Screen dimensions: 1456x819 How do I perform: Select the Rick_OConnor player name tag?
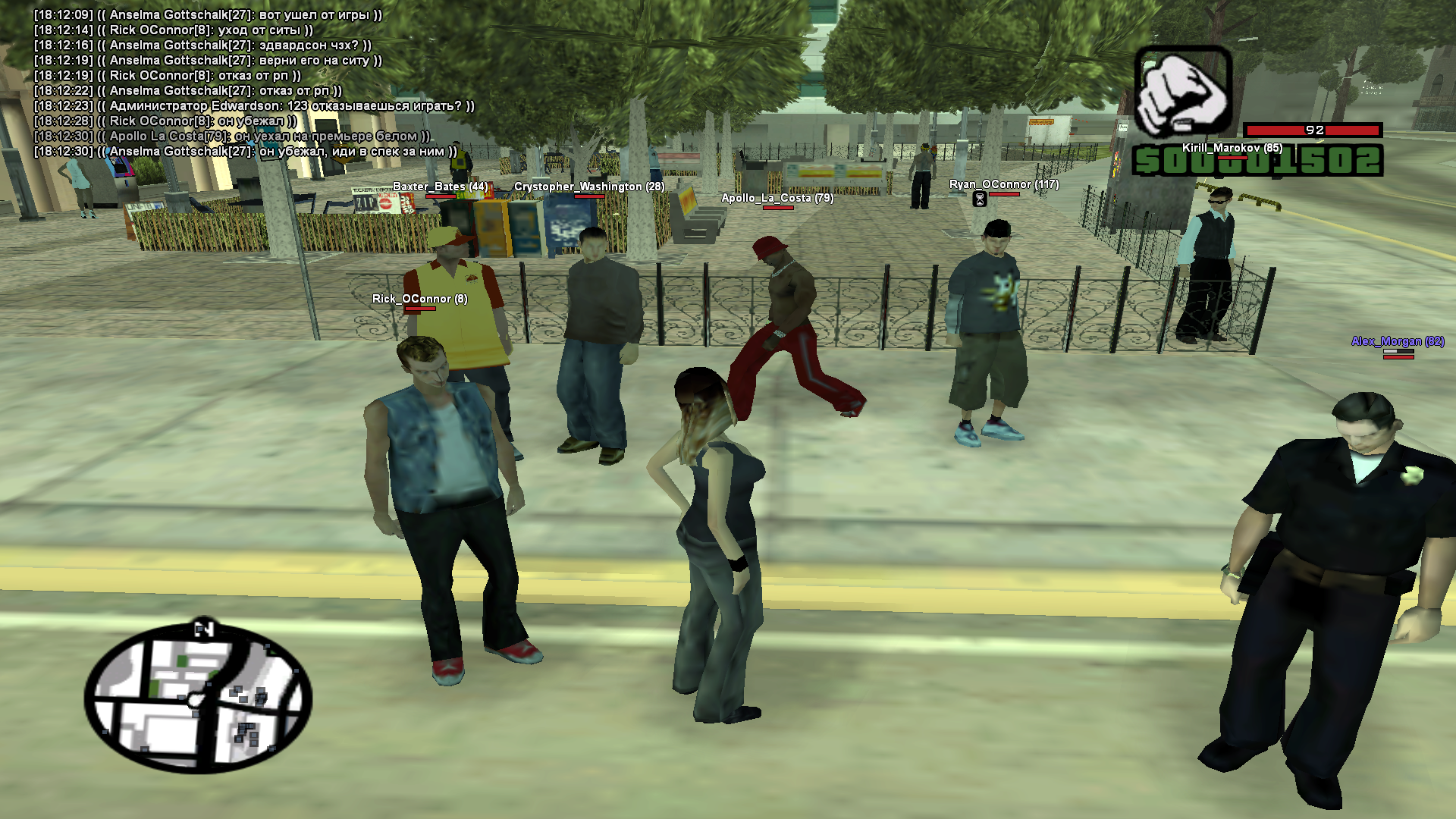(x=419, y=299)
